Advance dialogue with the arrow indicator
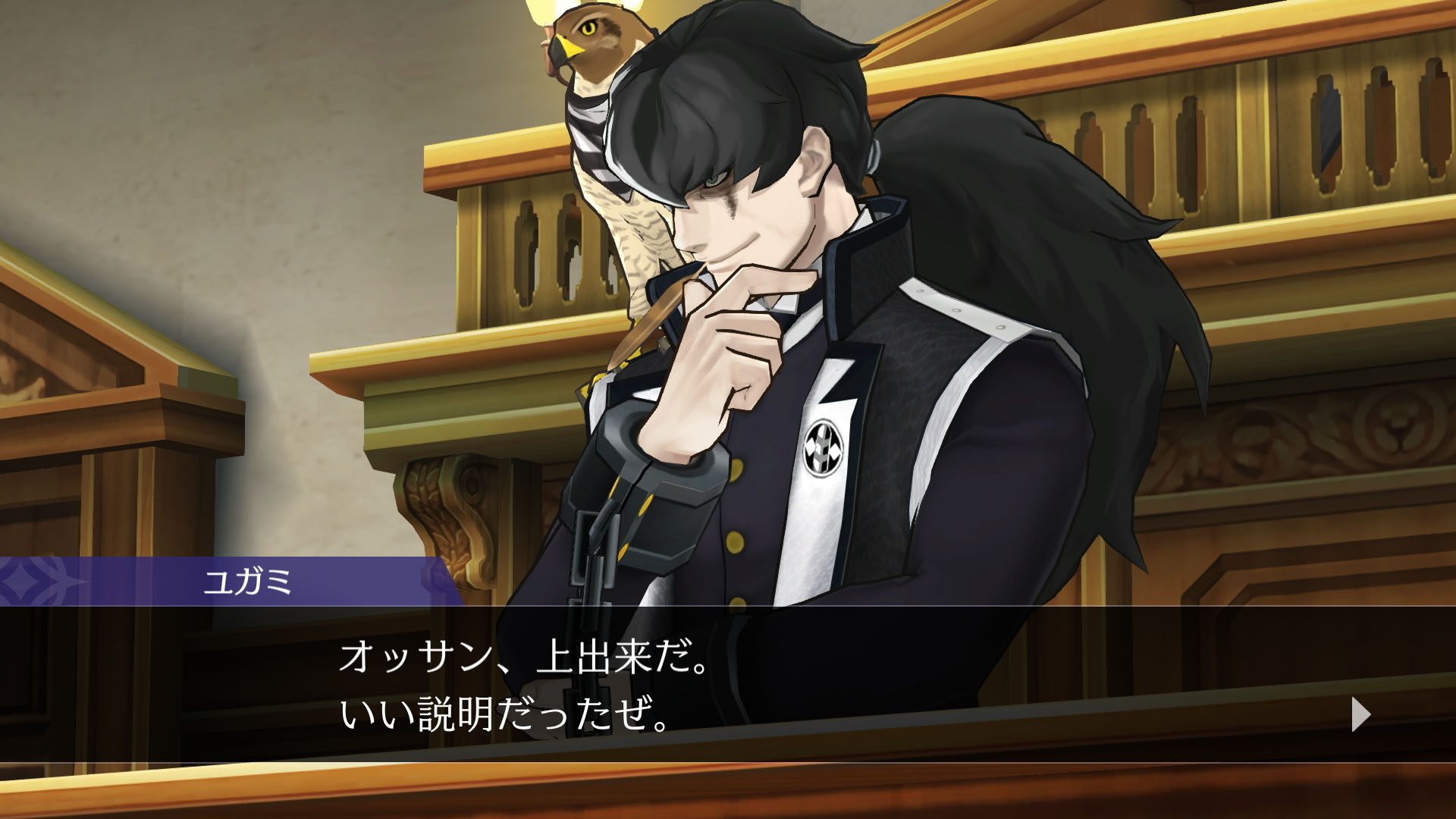This screenshot has height=819, width=1456. pos(1361,715)
